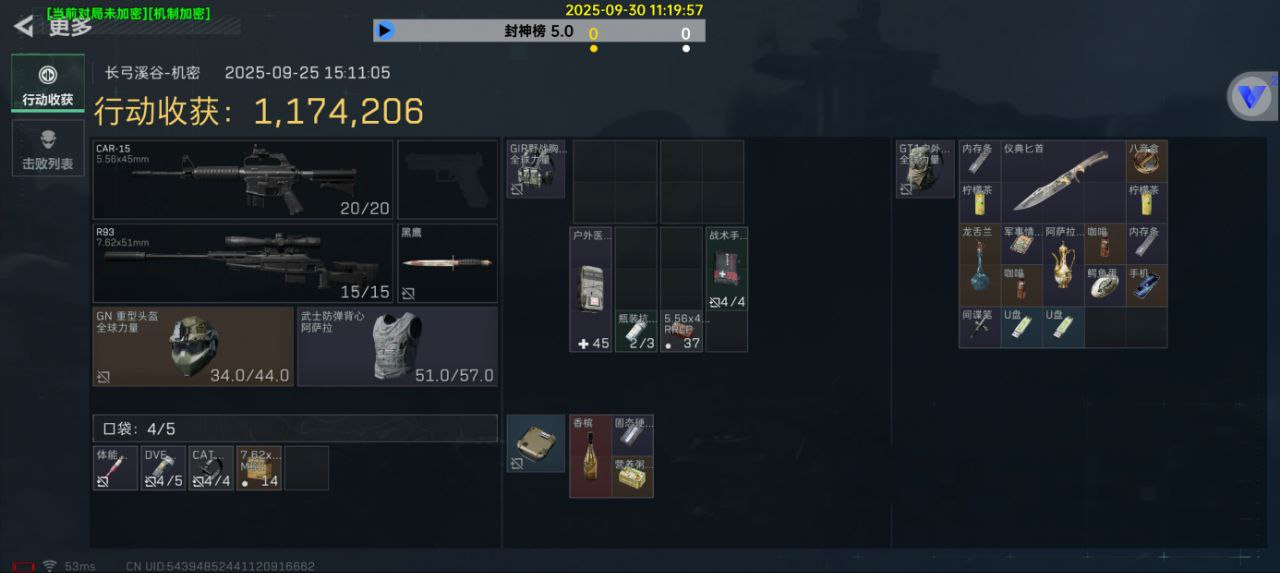Select the 龙舌兰 tequila bottle item
Viewport: 1280px width, 573px height.
(979, 264)
